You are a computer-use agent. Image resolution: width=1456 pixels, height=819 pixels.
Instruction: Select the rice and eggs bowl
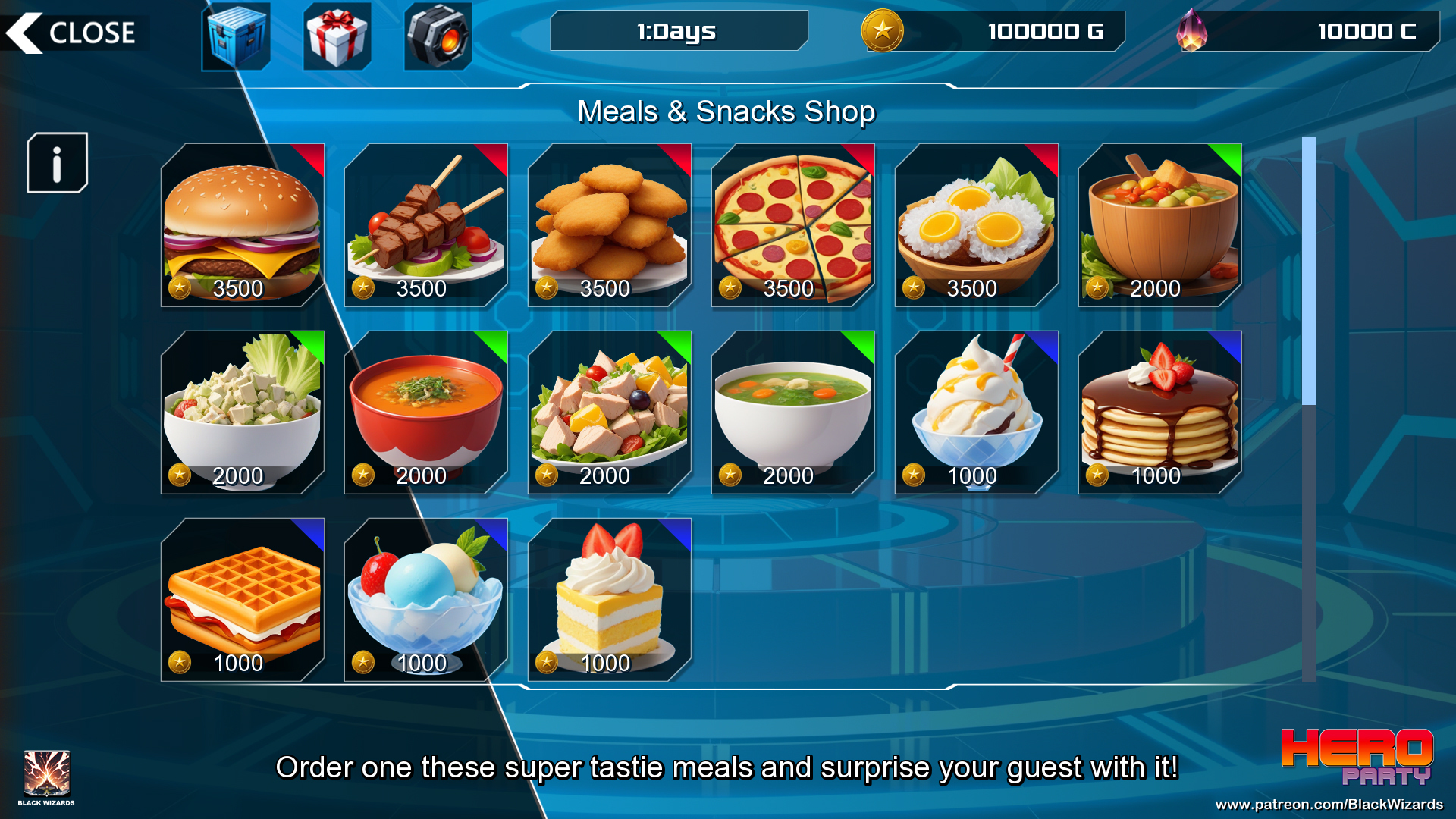coord(977,225)
